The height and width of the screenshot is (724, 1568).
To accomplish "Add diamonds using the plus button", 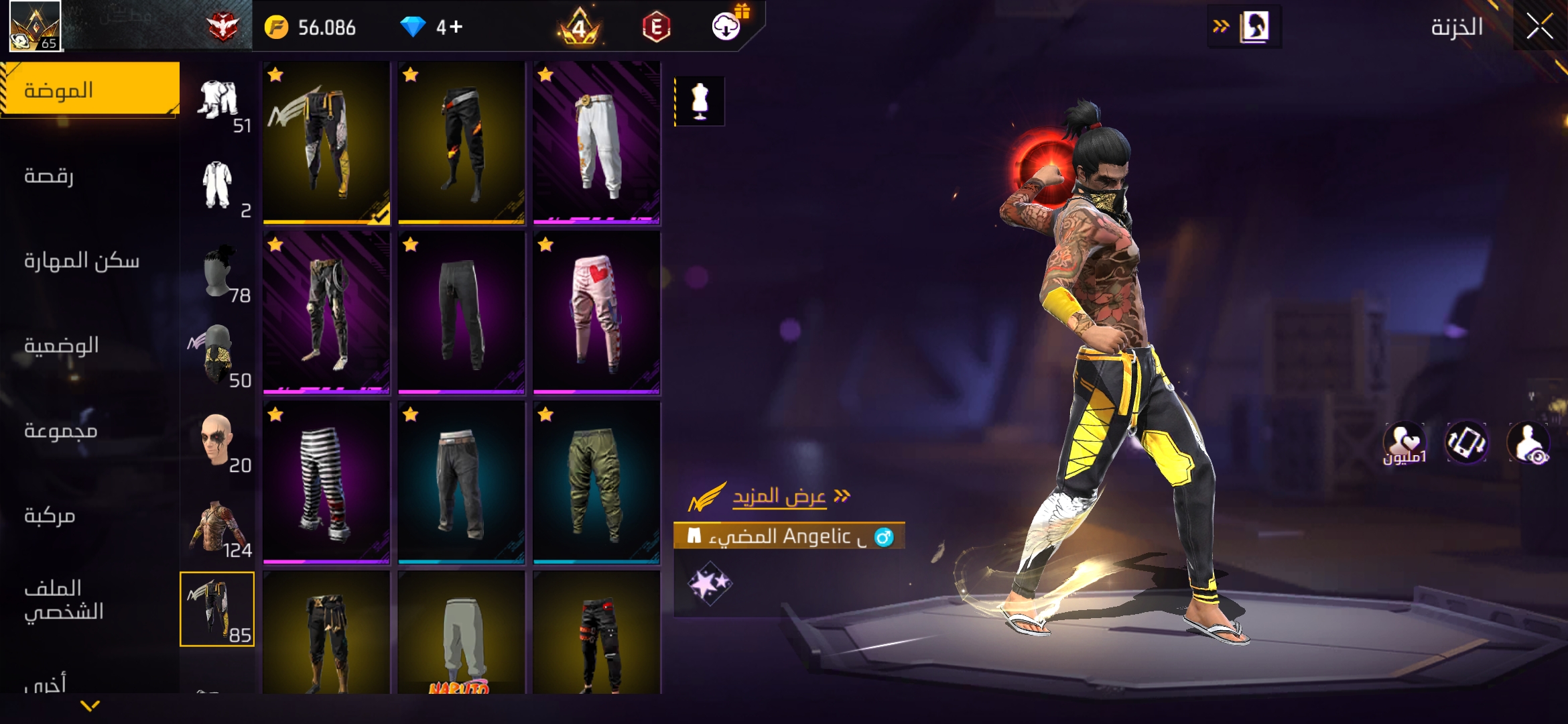I will [456, 27].
